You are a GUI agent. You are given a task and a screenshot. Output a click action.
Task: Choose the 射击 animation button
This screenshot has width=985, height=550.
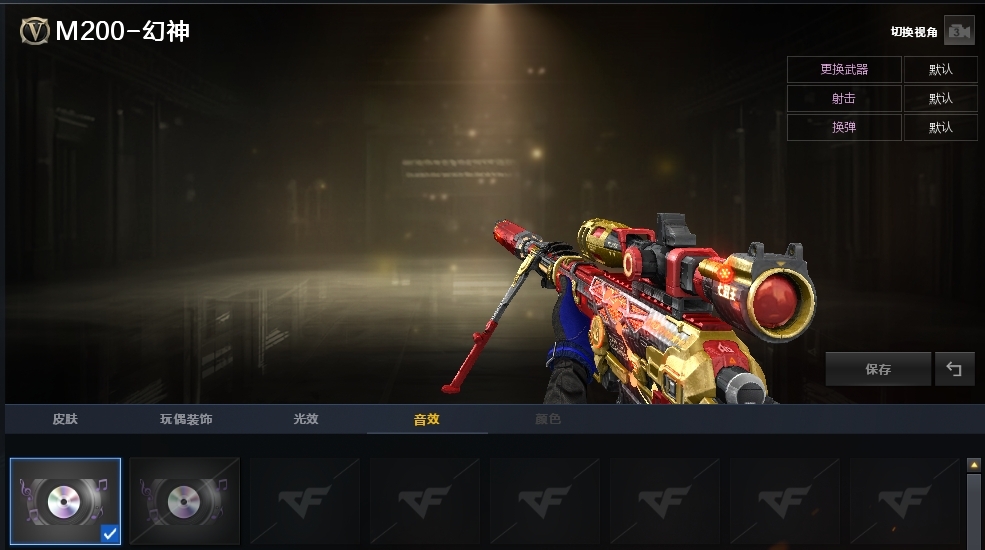pos(844,99)
